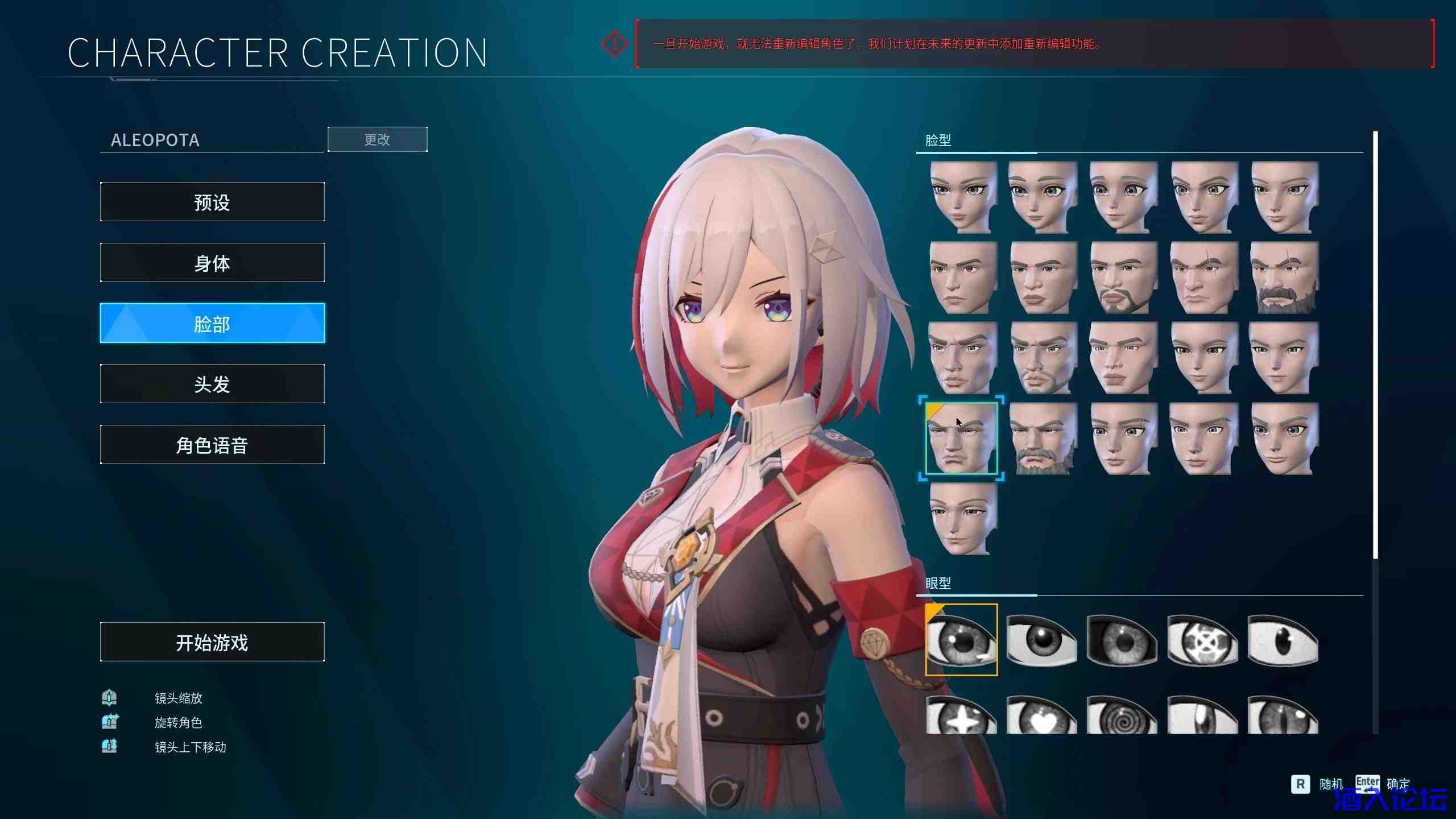Pick the eye with the snowflake pattern iris
Screen dimensions: 1456x819
coord(1202,640)
